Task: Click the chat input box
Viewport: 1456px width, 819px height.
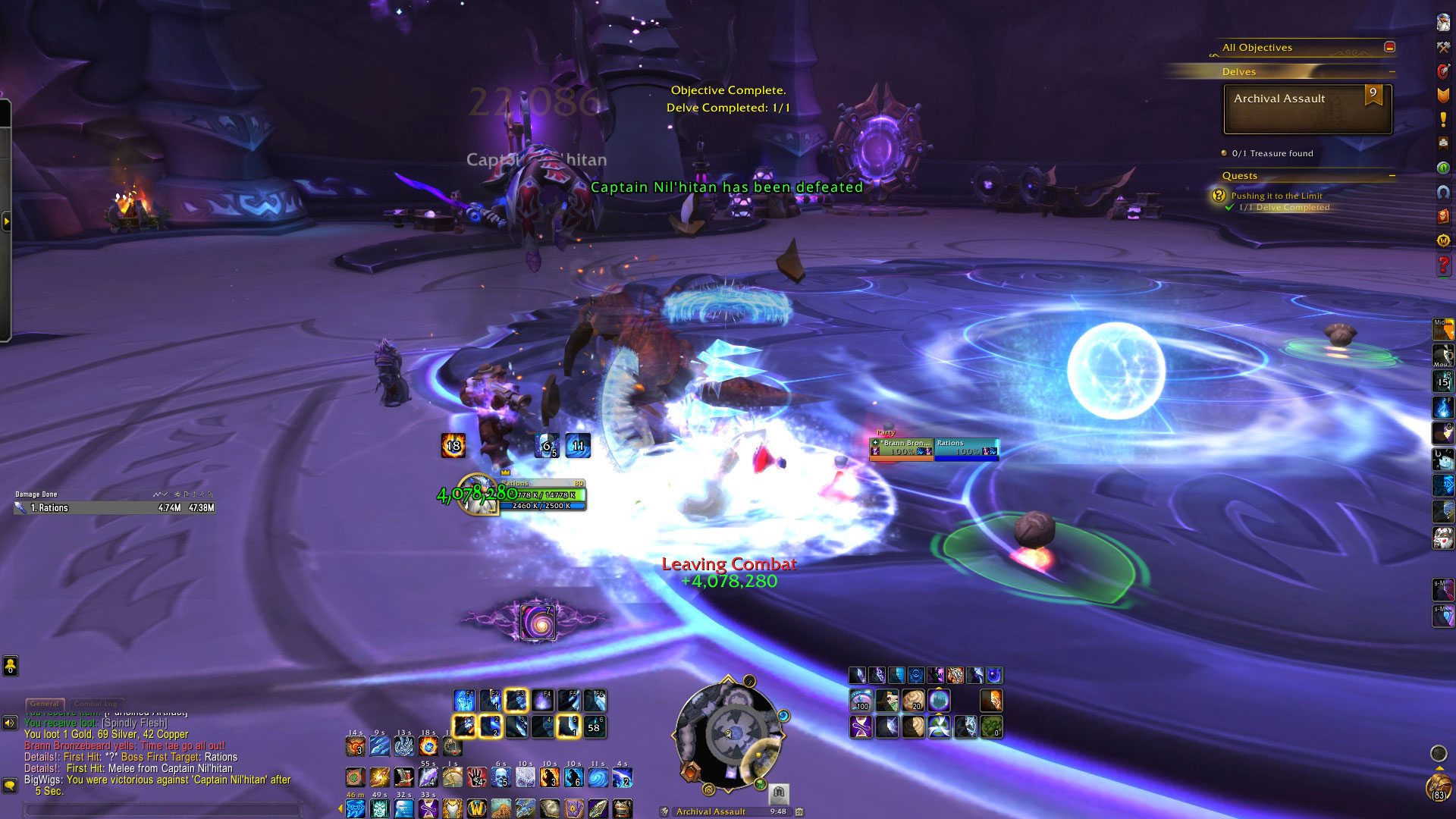Action: click(x=163, y=809)
